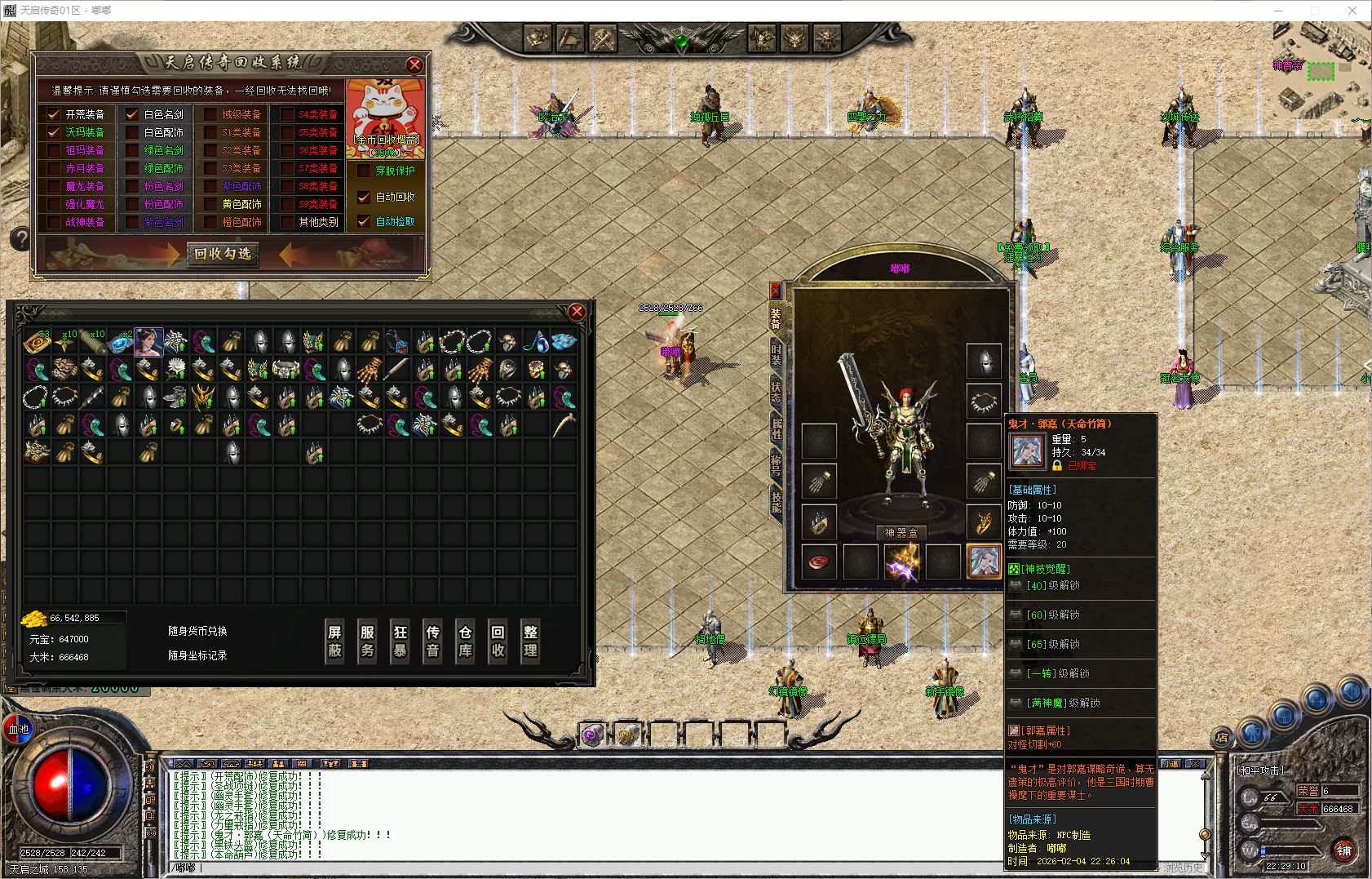1372x879 pixels.
Task: Toggle the 祖玛装备 checkbox
Action: coord(55,150)
